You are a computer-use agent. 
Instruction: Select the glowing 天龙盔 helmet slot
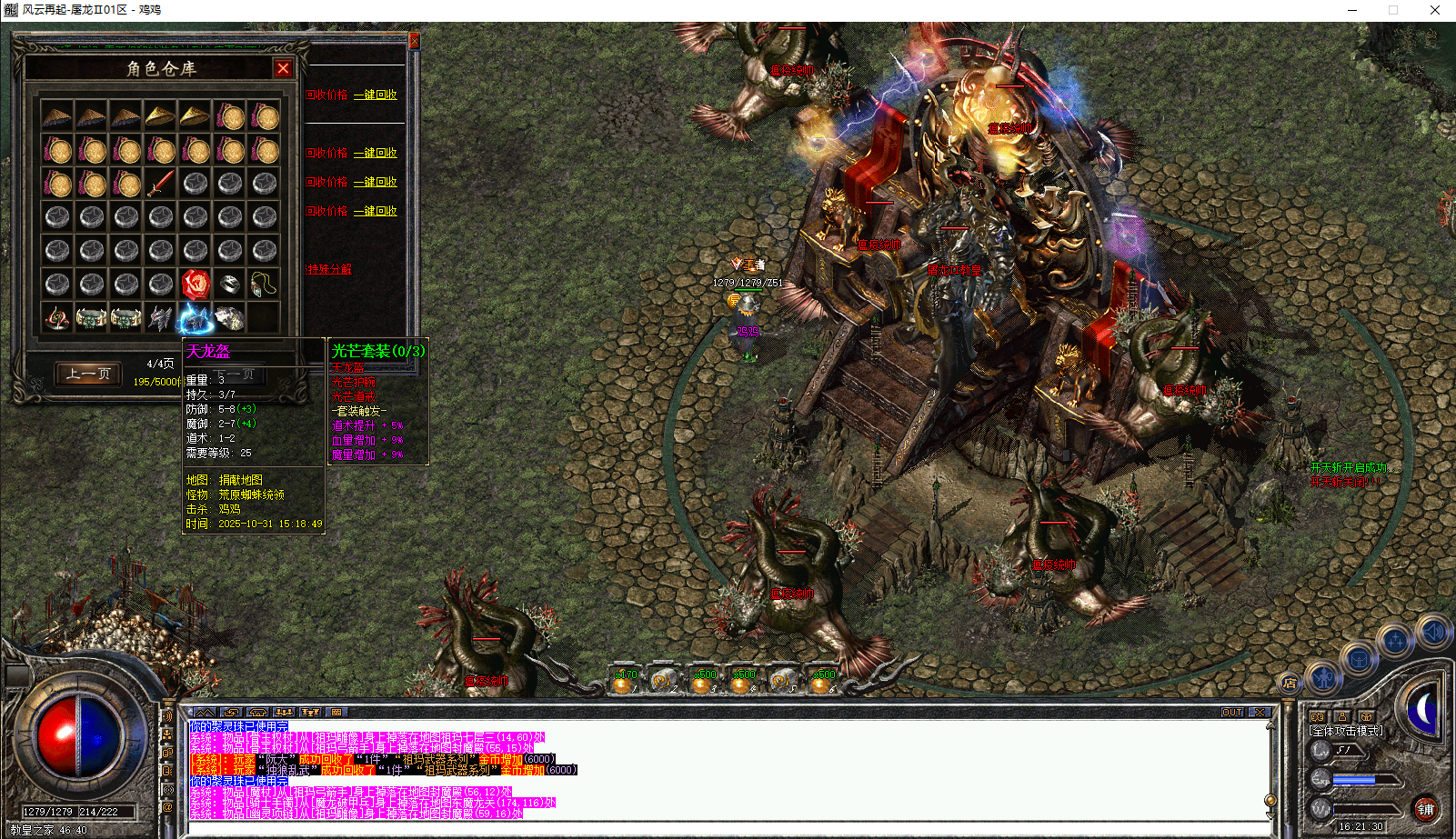point(196,318)
